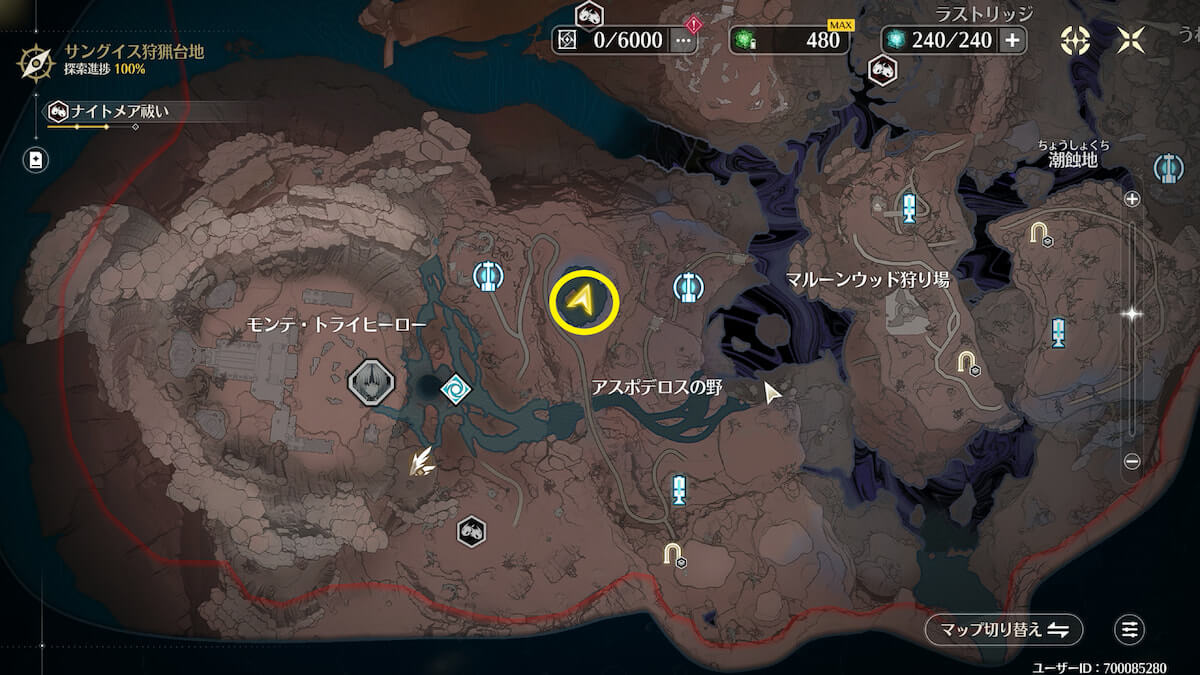Select the beacon marker above マルーンウッド狩り場
Viewport: 1200px width, 675px height.
pyautogui.click(x=909, y=208)
